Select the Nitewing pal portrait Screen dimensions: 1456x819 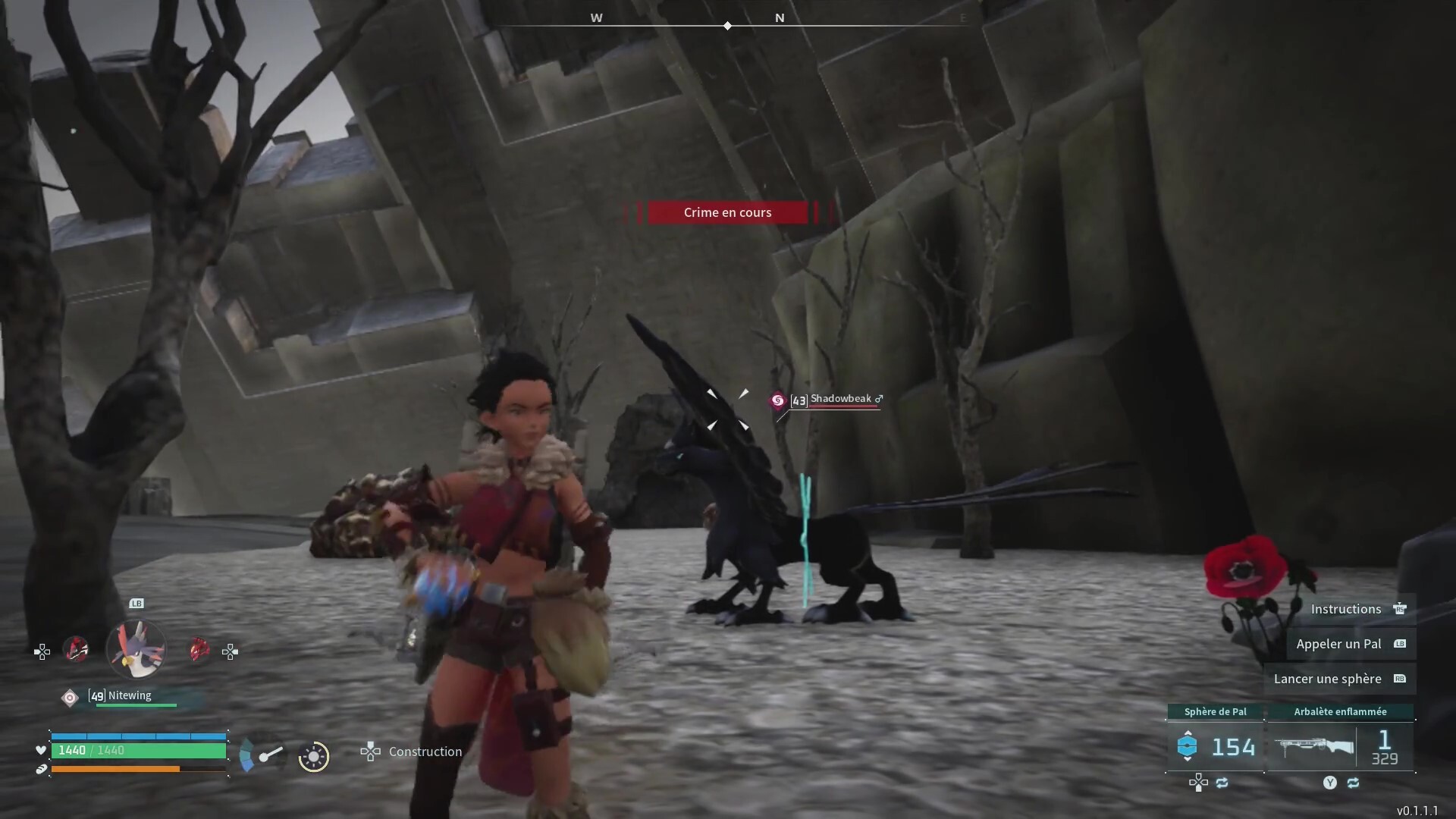pyautogui.click(x=136, y=650)
